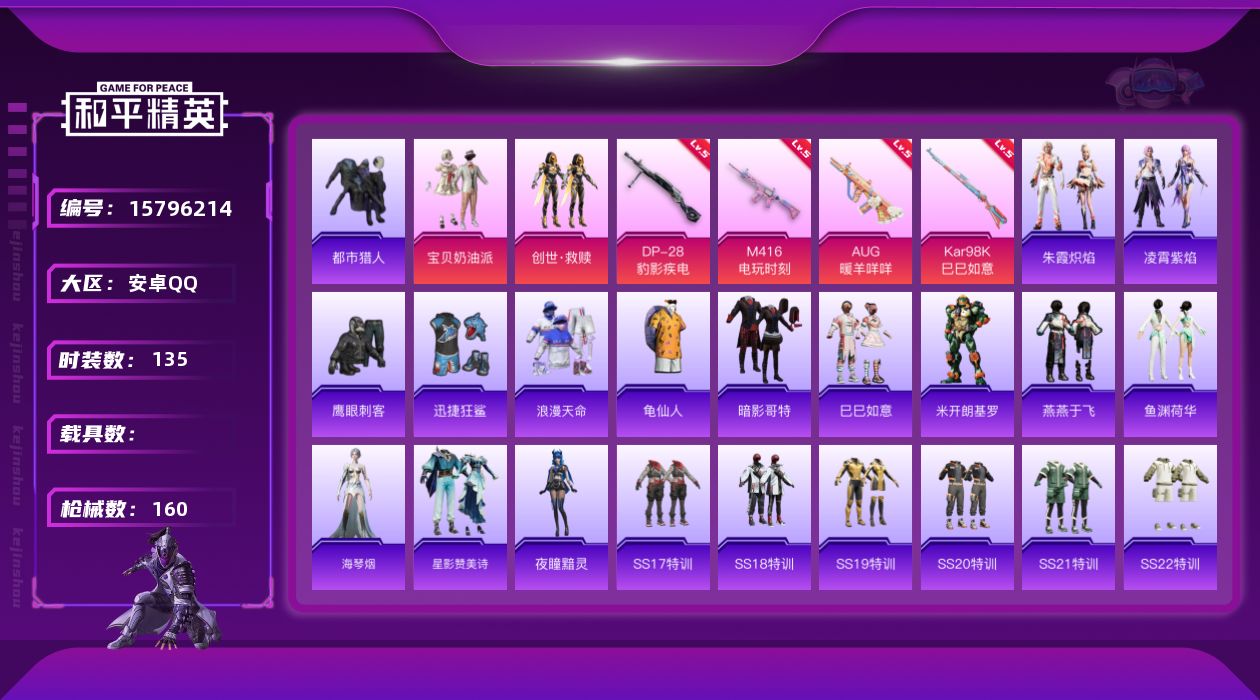The width and height of the screenshot is (1260, 700).
Task: Click the 星影赞美诗 outfit card
Action: 460,517
